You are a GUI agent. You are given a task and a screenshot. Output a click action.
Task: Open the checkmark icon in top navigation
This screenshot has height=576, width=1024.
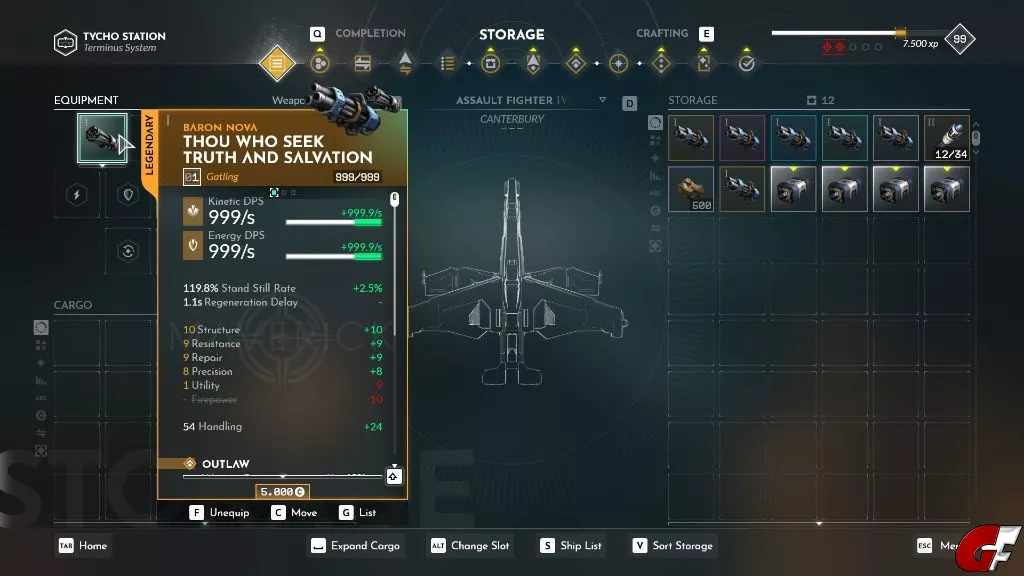747,64
